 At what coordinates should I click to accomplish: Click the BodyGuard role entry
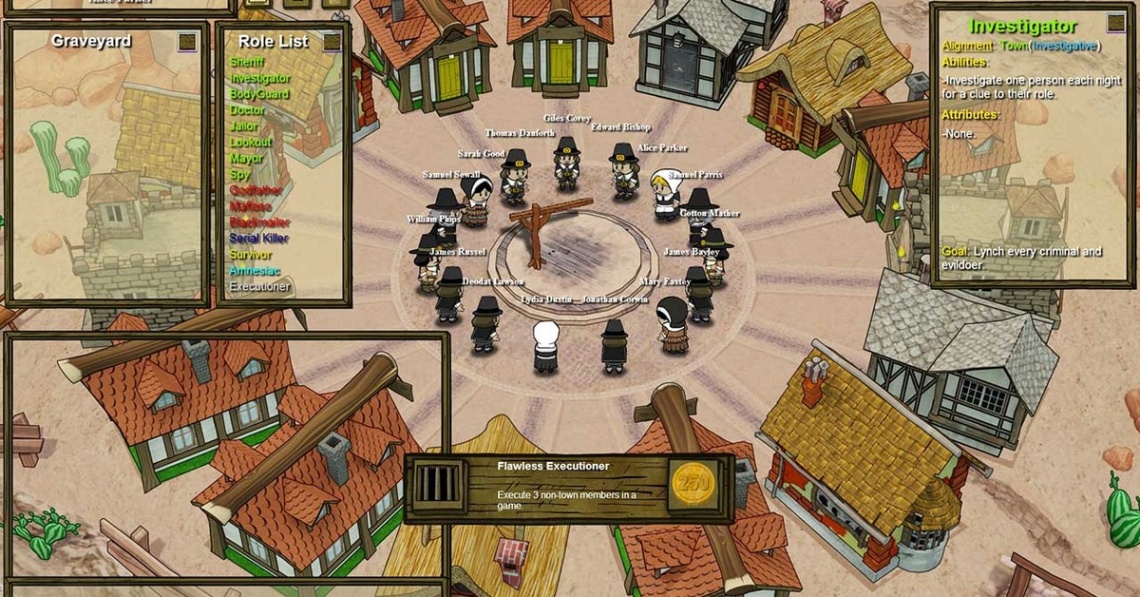[x=259, y=93]
